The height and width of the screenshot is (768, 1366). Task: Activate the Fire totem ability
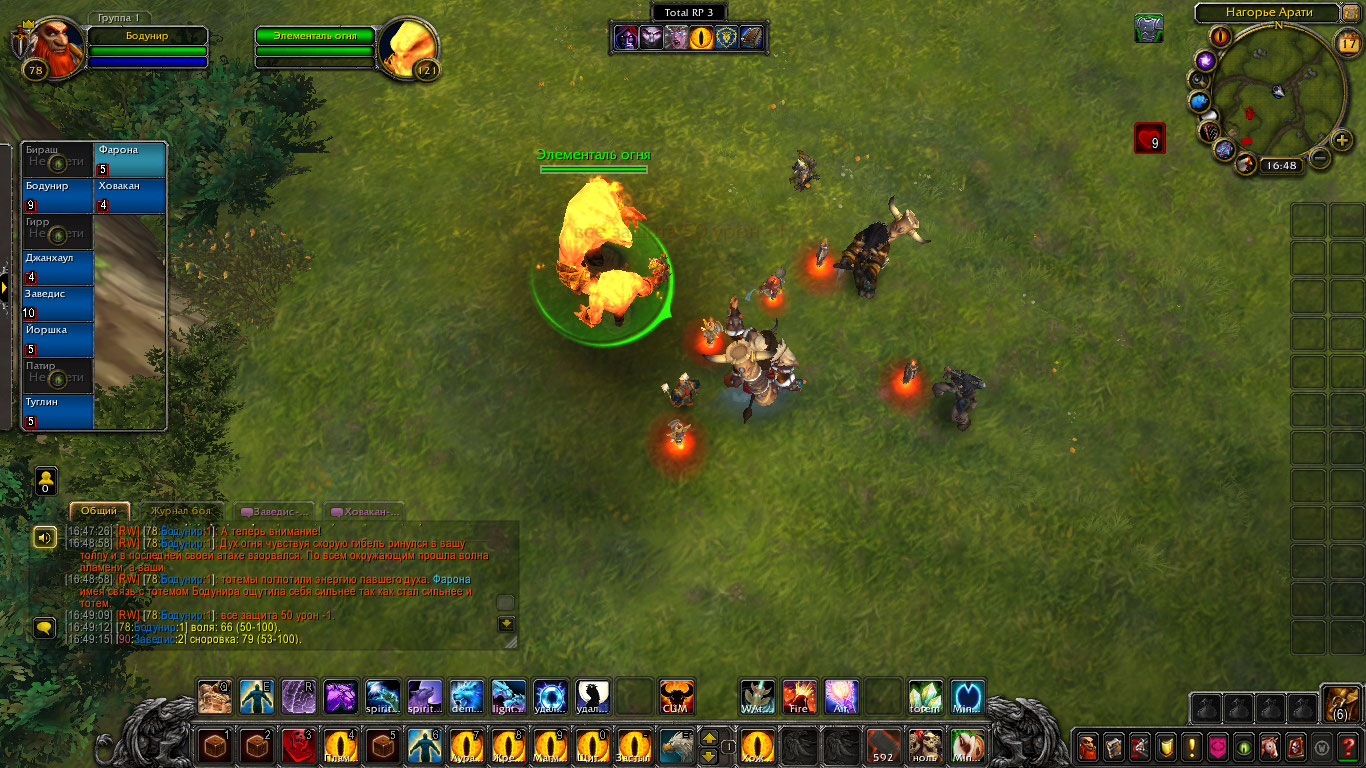click(x=799, y=697)
